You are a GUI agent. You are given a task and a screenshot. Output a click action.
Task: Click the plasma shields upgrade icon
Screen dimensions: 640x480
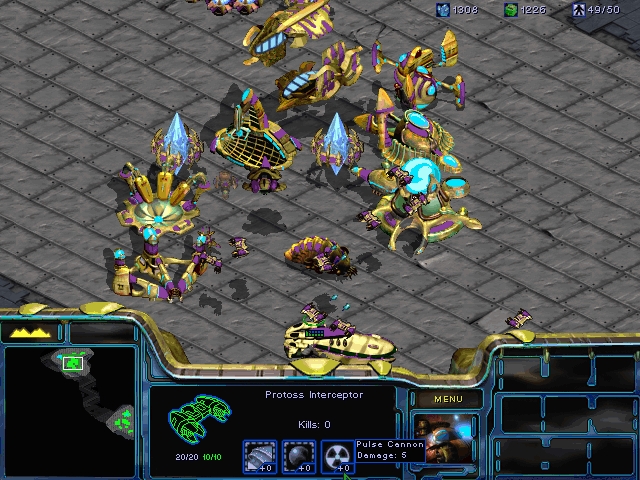pyautogui.click(x=301, y=455)
